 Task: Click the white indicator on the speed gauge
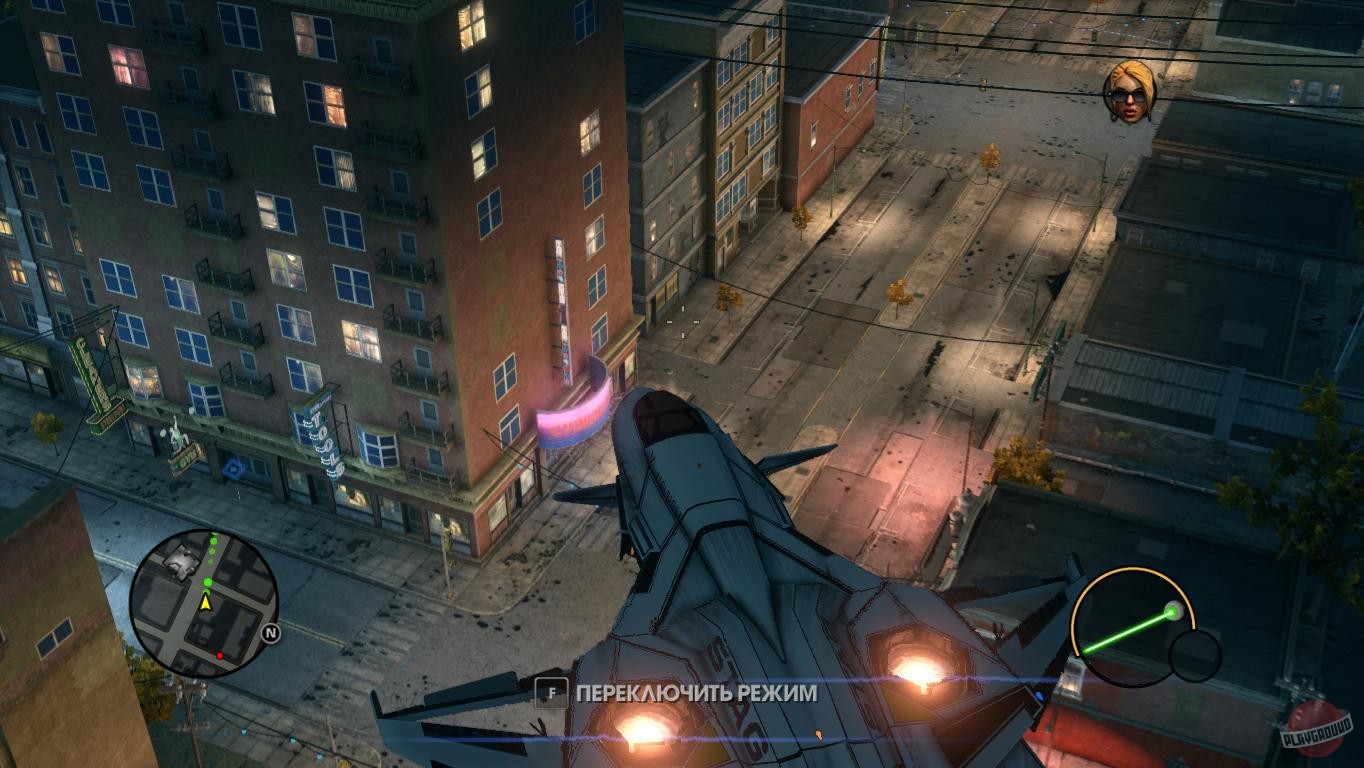1174,611
